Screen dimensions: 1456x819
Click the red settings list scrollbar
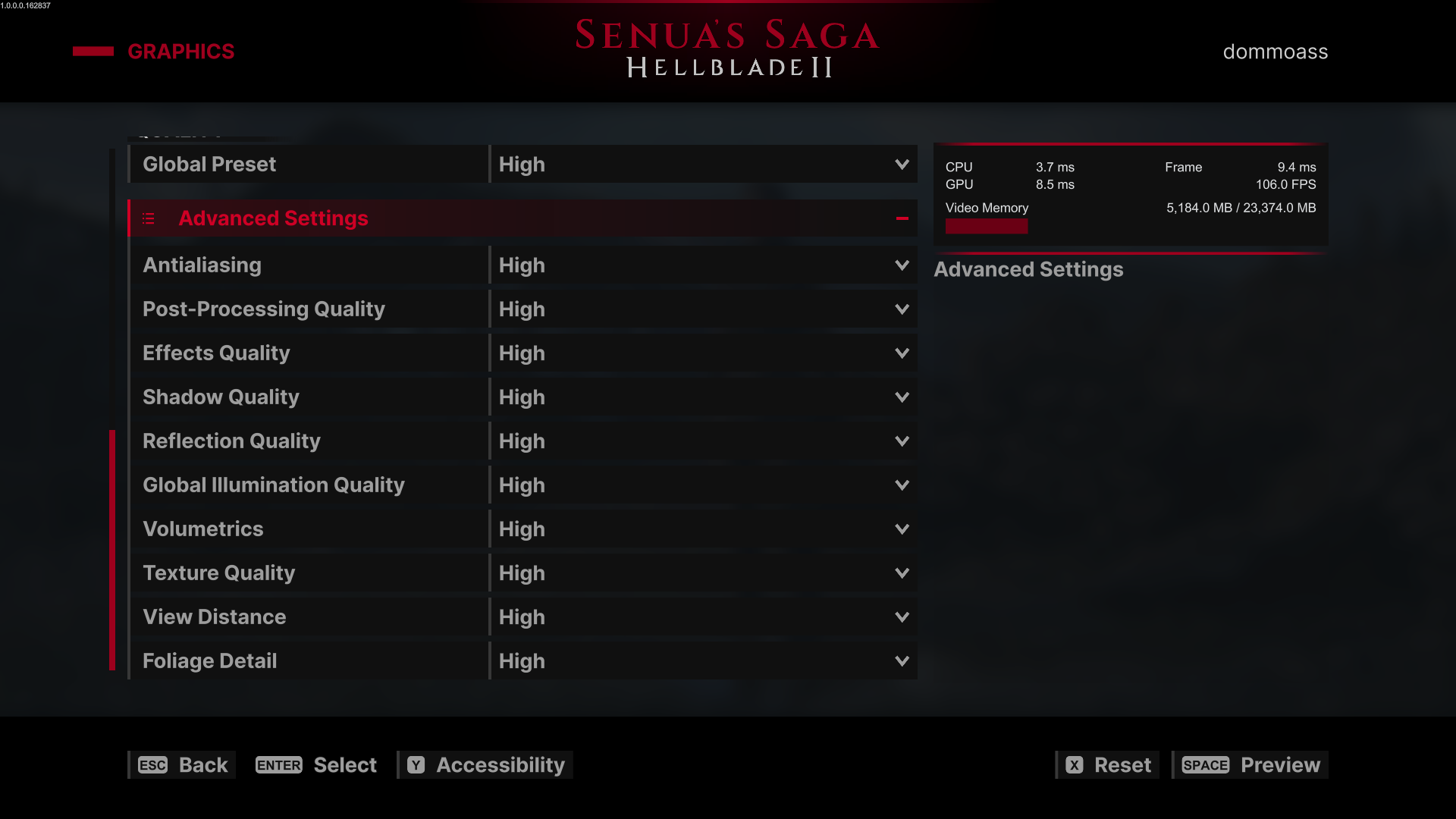[112, 550]
